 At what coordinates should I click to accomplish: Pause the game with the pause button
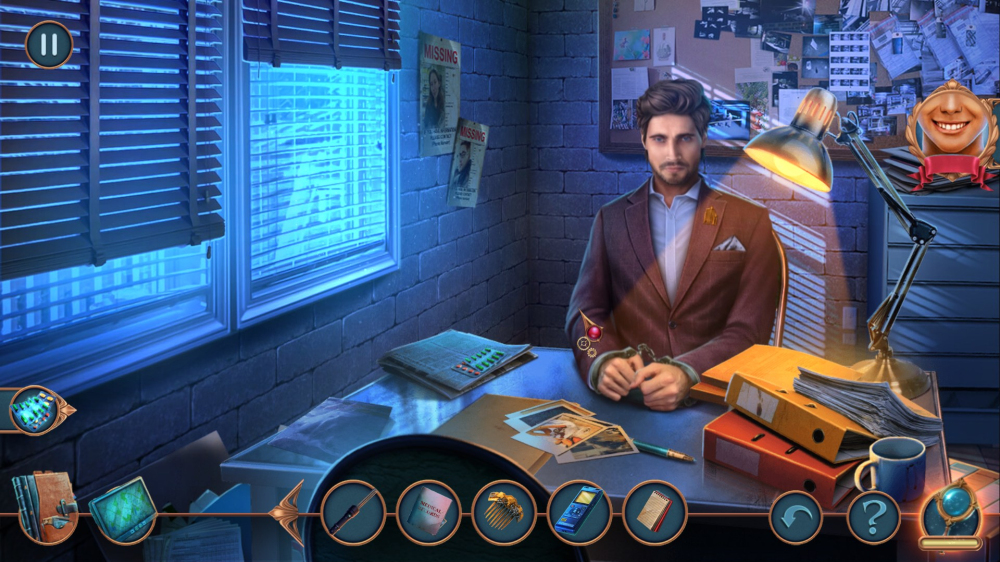tap(48, 45)
